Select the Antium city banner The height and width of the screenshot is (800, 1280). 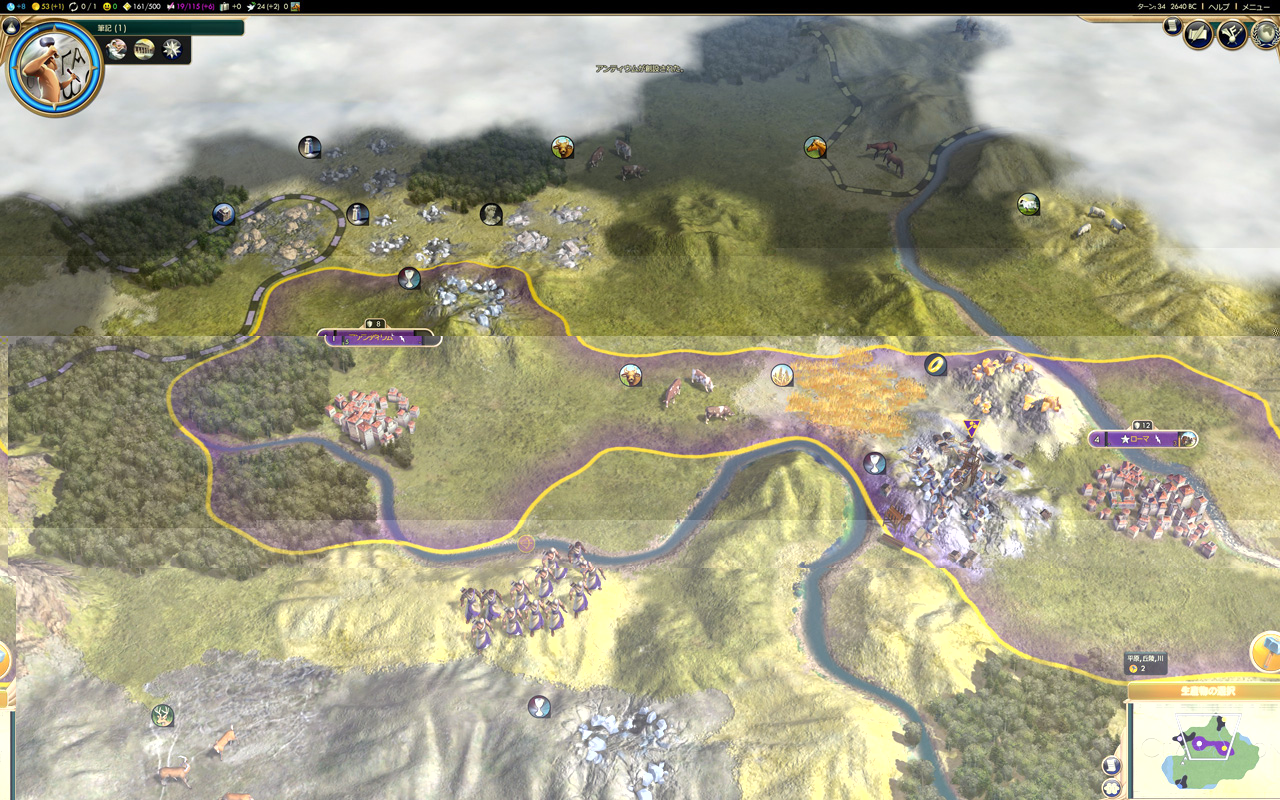click(375, 339)
